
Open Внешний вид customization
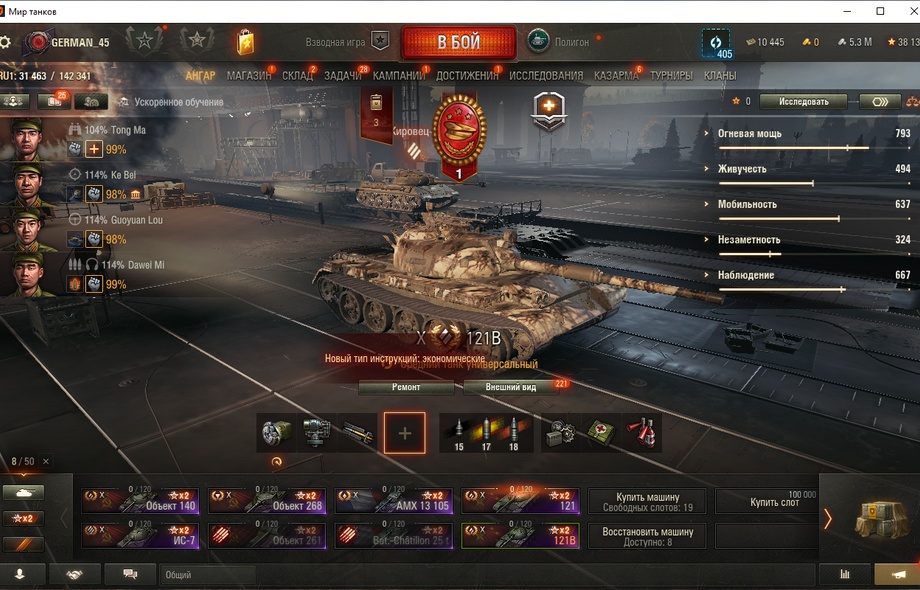point(511,387)
